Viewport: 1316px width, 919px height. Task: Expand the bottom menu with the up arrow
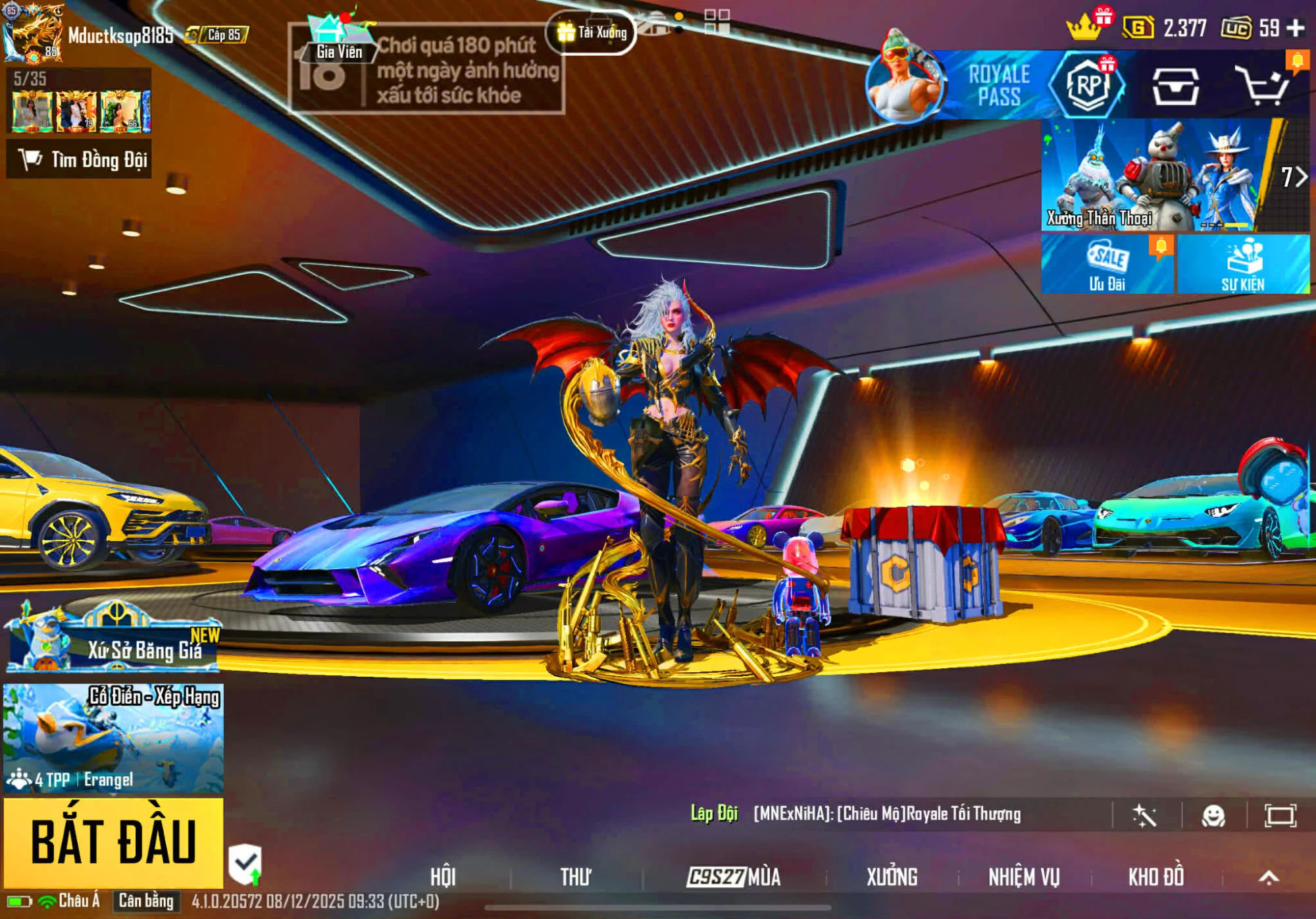1269,876
